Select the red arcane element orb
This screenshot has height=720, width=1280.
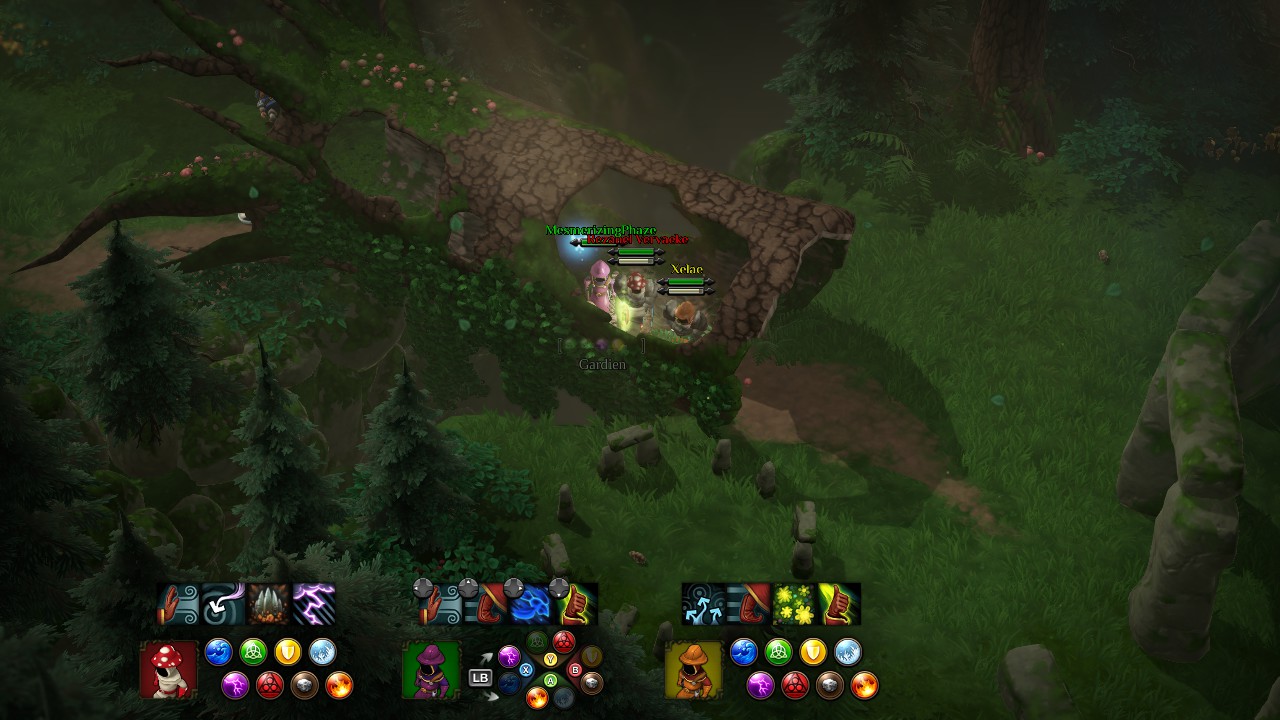pos(272,686)
